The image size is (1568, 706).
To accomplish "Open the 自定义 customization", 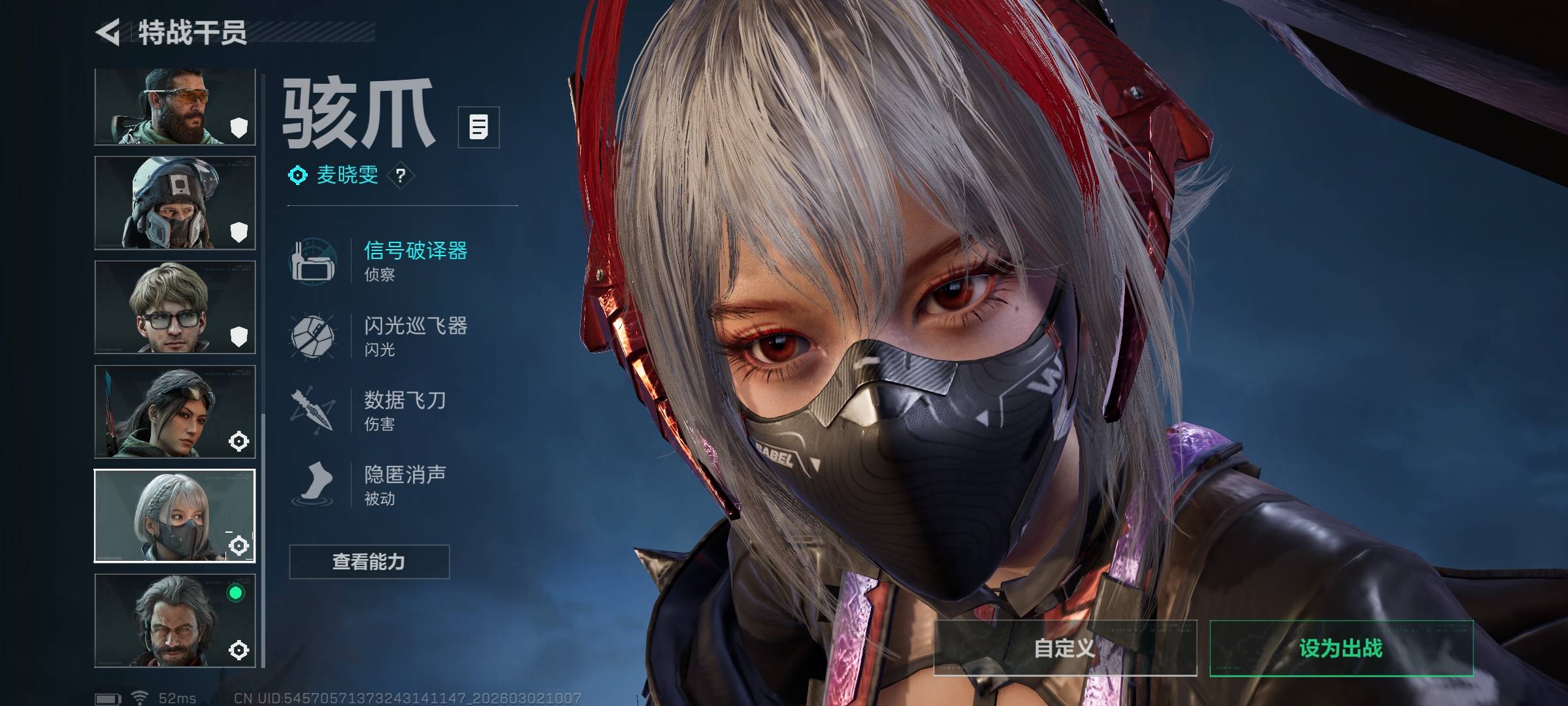I will pos(1065,648).
